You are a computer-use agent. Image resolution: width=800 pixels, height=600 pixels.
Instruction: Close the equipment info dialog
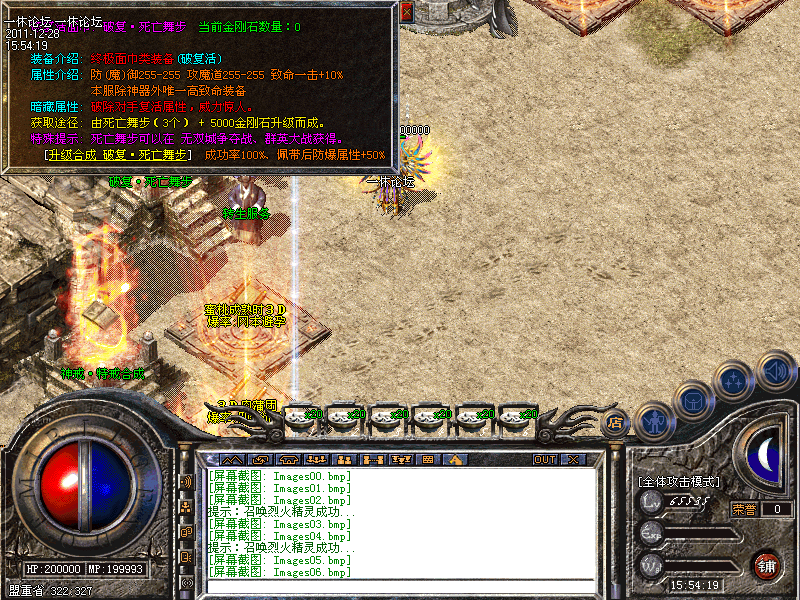(406, 12)
